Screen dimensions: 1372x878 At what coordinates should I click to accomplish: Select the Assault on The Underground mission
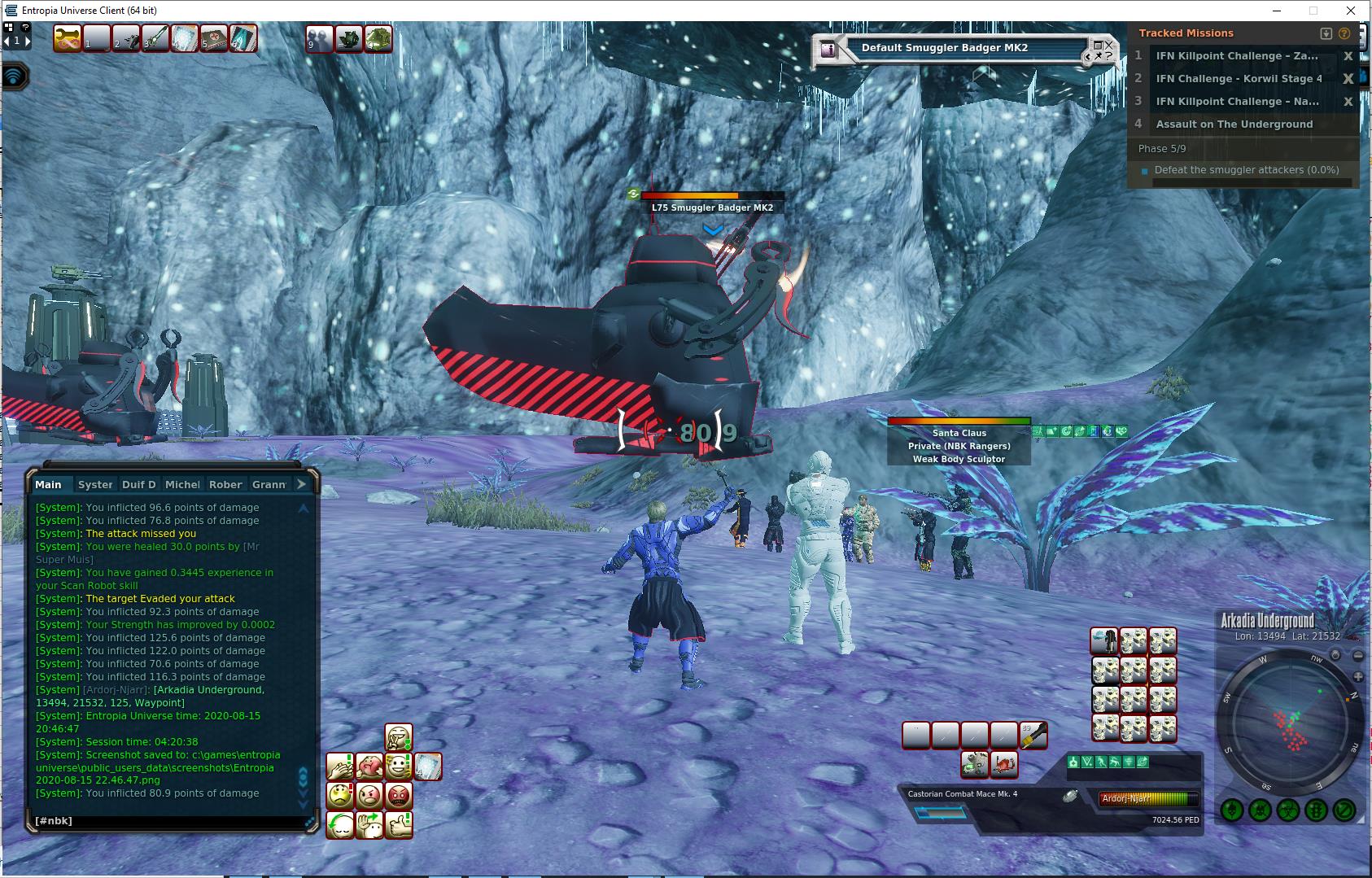[1234, 124]
